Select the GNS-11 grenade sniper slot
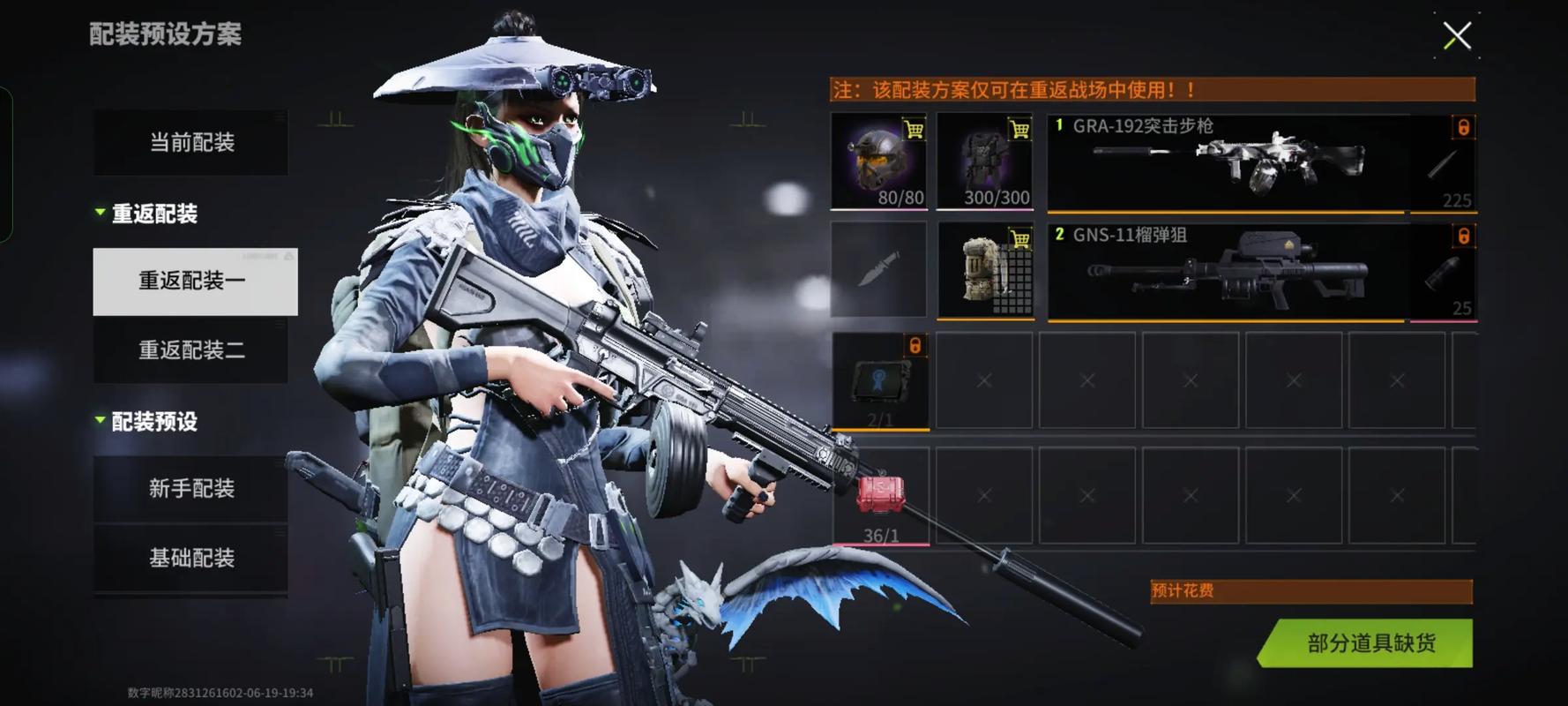 point(1226,271)
